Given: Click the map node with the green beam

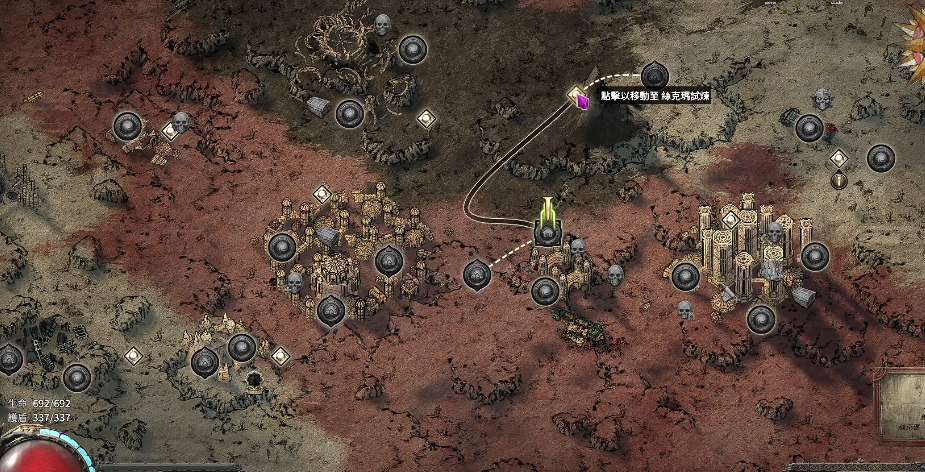Looking at the screenshot, I should [547, 232].
